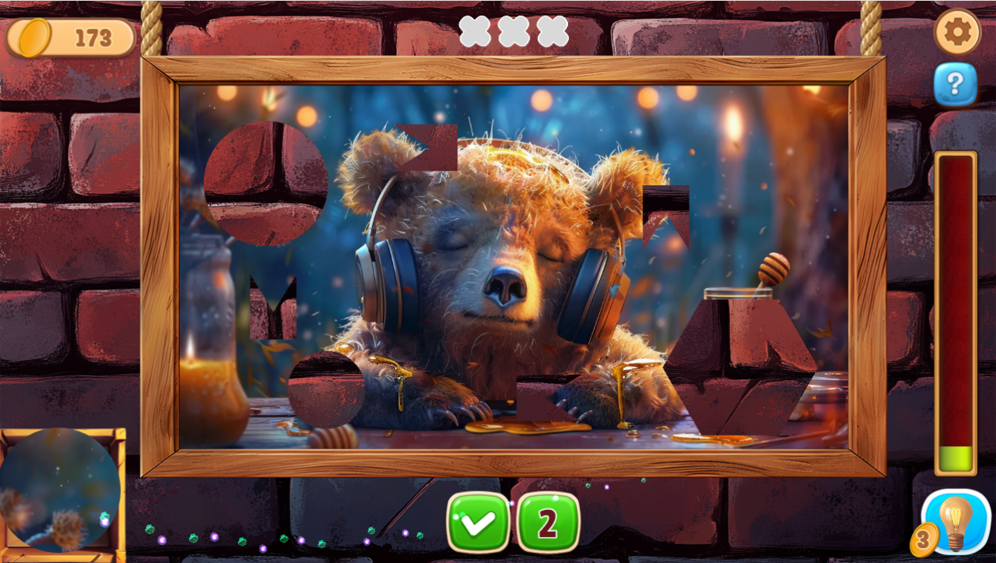
Task: Use the lightbulb hint button
Action: point(955,522)
